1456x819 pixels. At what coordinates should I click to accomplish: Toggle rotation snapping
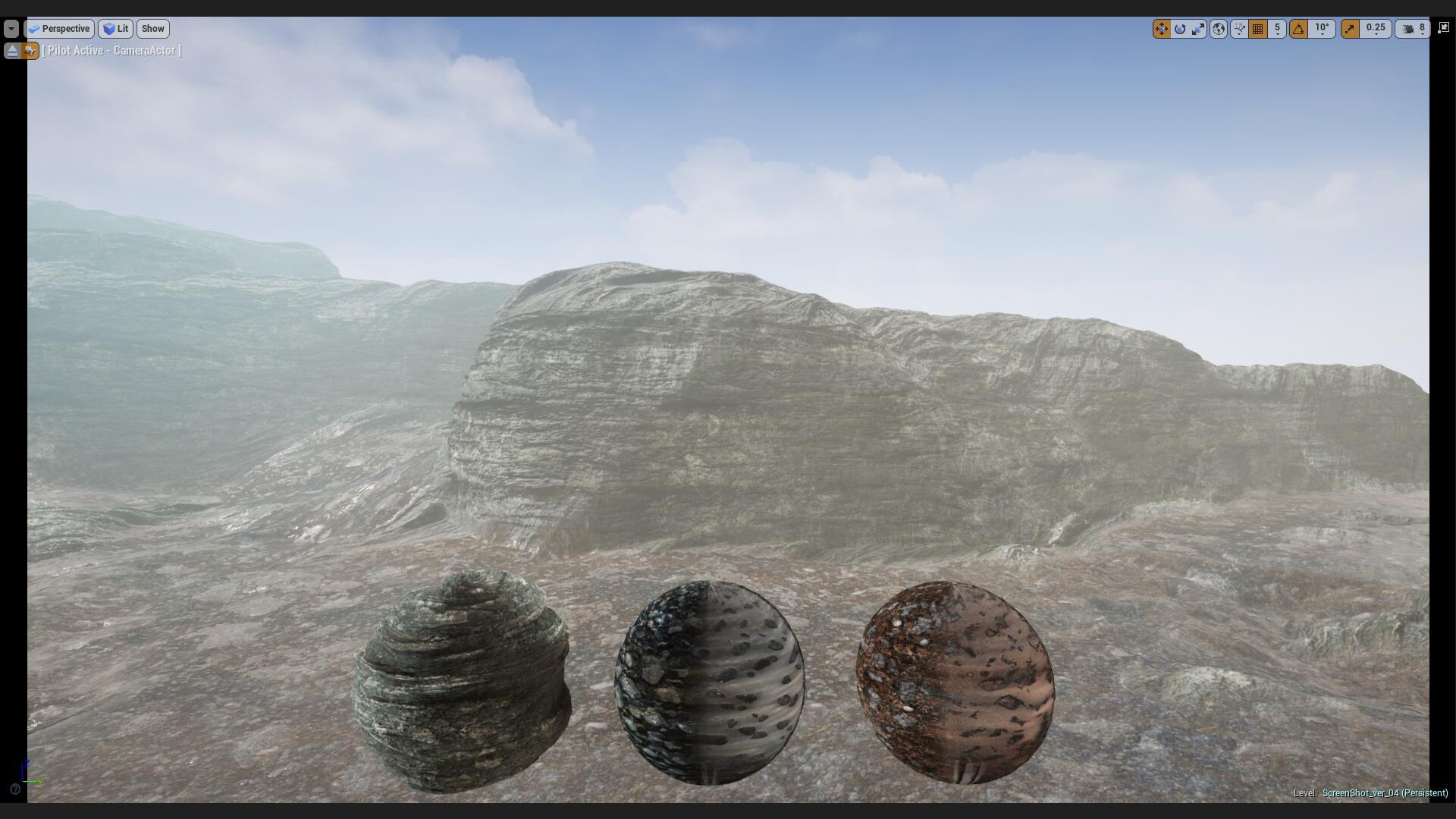point(1300,29)
